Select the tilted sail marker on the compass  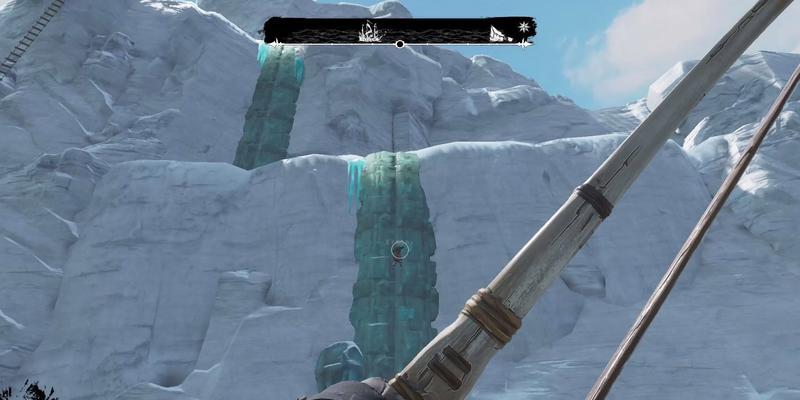pos(496,34)
